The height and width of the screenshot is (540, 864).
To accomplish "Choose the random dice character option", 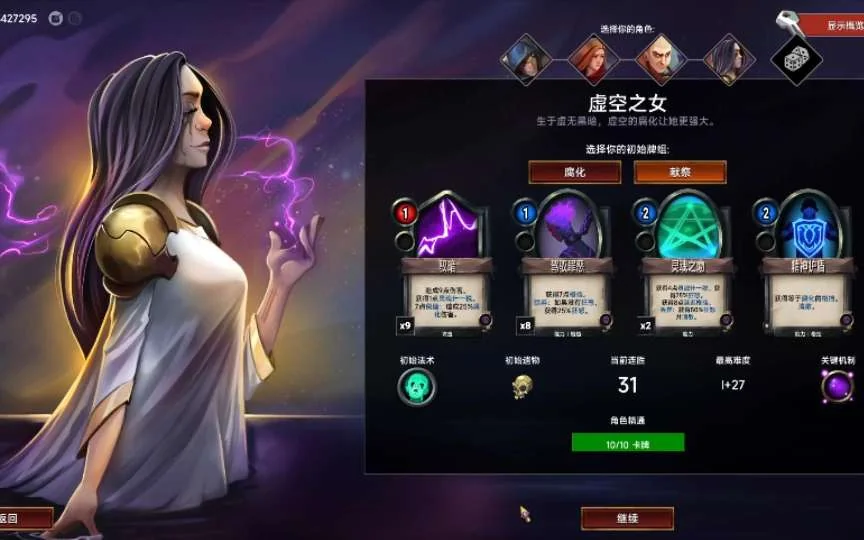I will tap(796, 59).
